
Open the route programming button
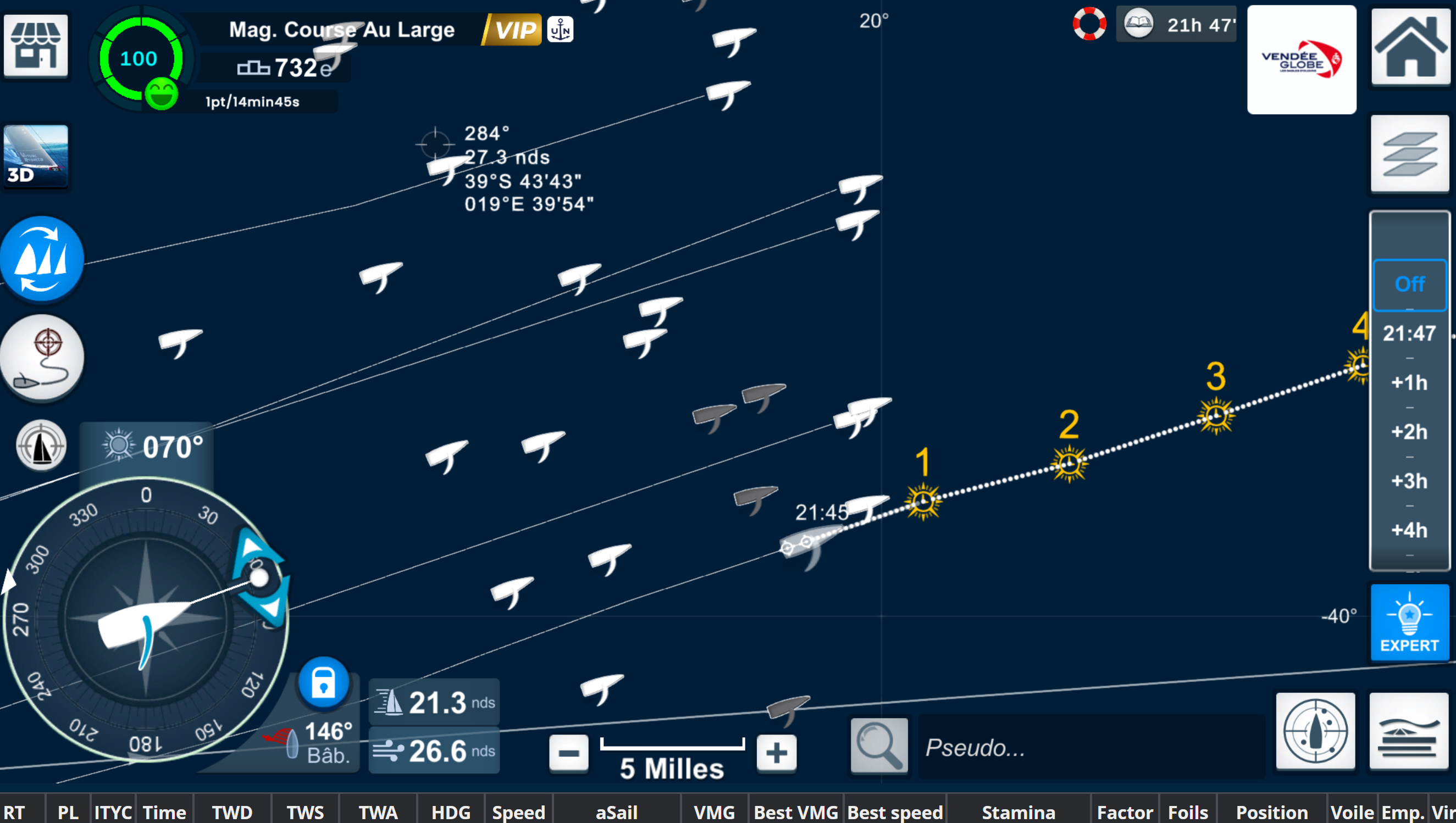point(42,358)
